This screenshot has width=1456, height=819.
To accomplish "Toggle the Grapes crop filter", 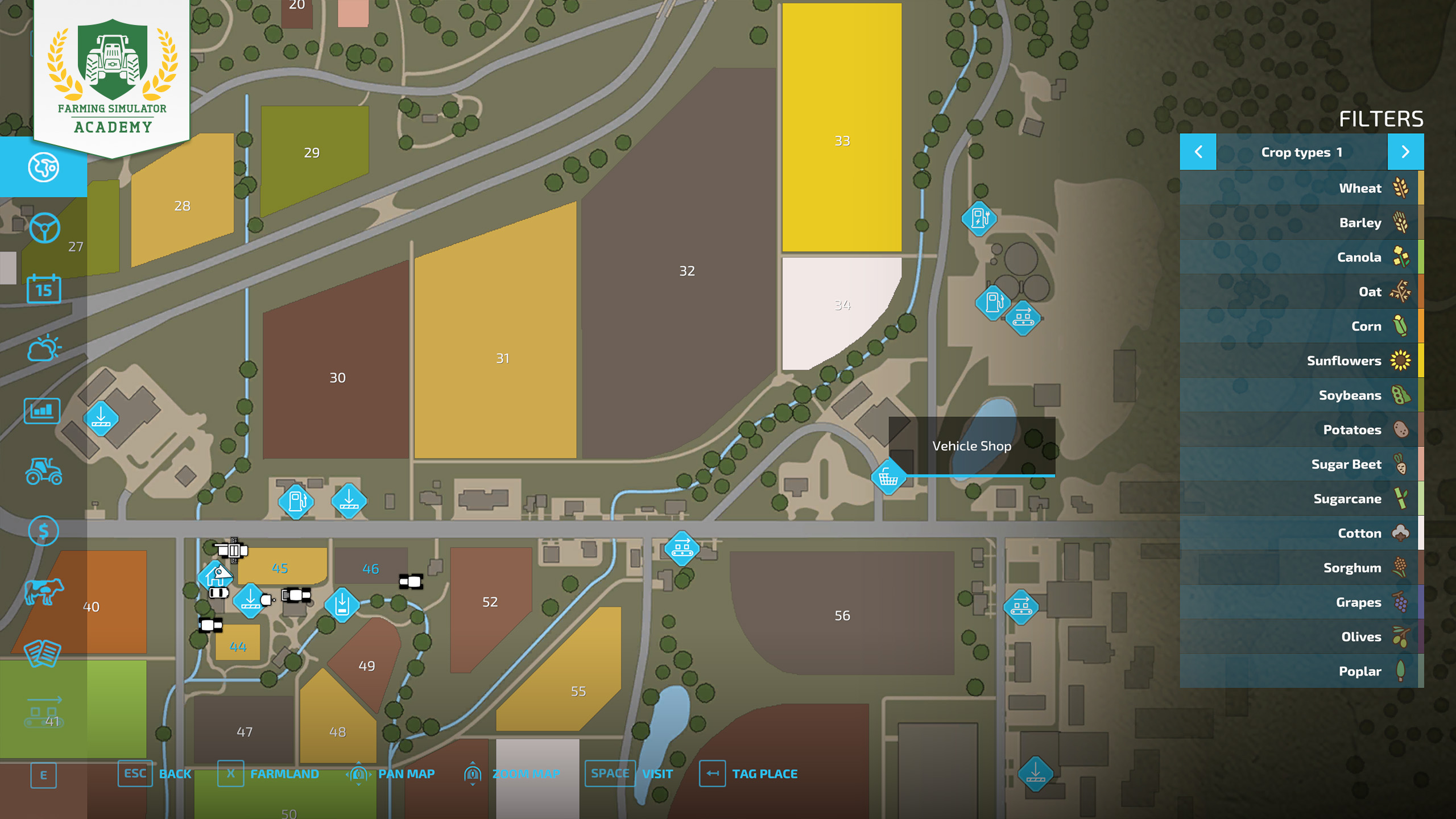I will point(1301,602).
